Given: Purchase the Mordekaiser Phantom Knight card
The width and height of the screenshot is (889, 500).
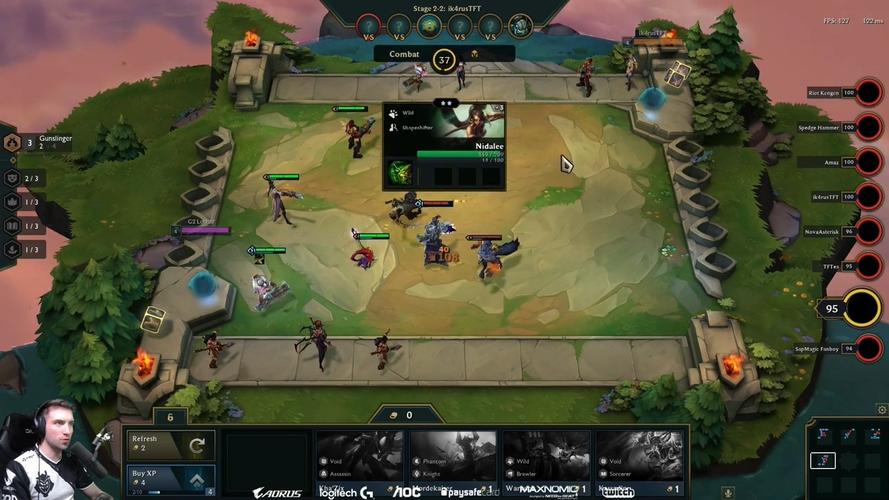Looking at the screenshot, I should 453,460.
